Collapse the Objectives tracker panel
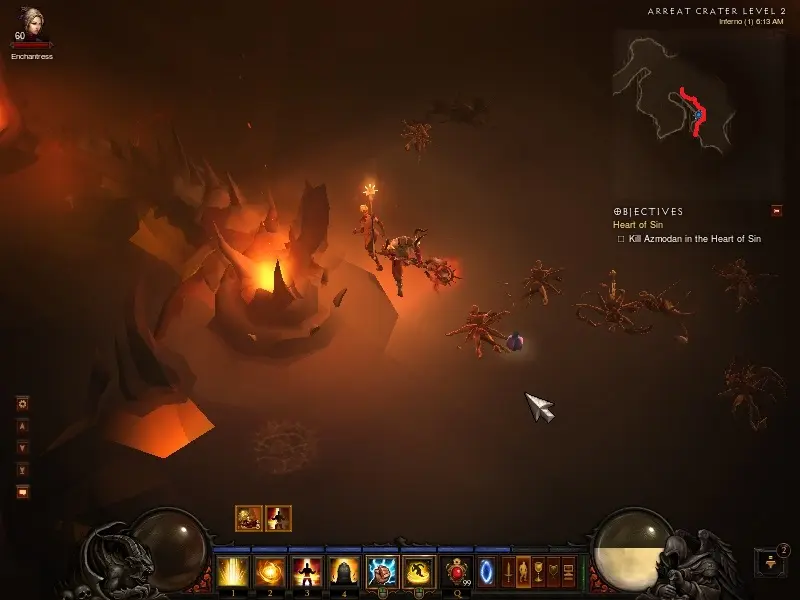800x600 pixels. [776, 211]
